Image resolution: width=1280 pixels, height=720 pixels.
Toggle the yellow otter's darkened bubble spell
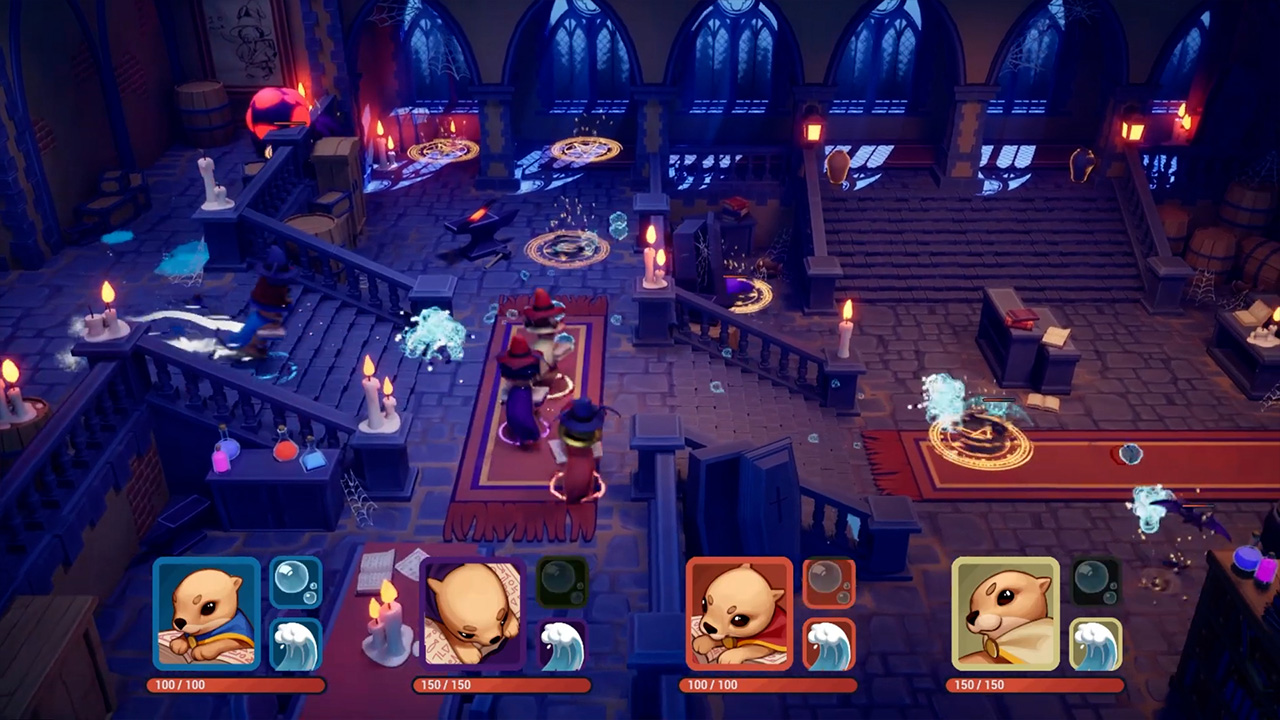click(1098, 580)
